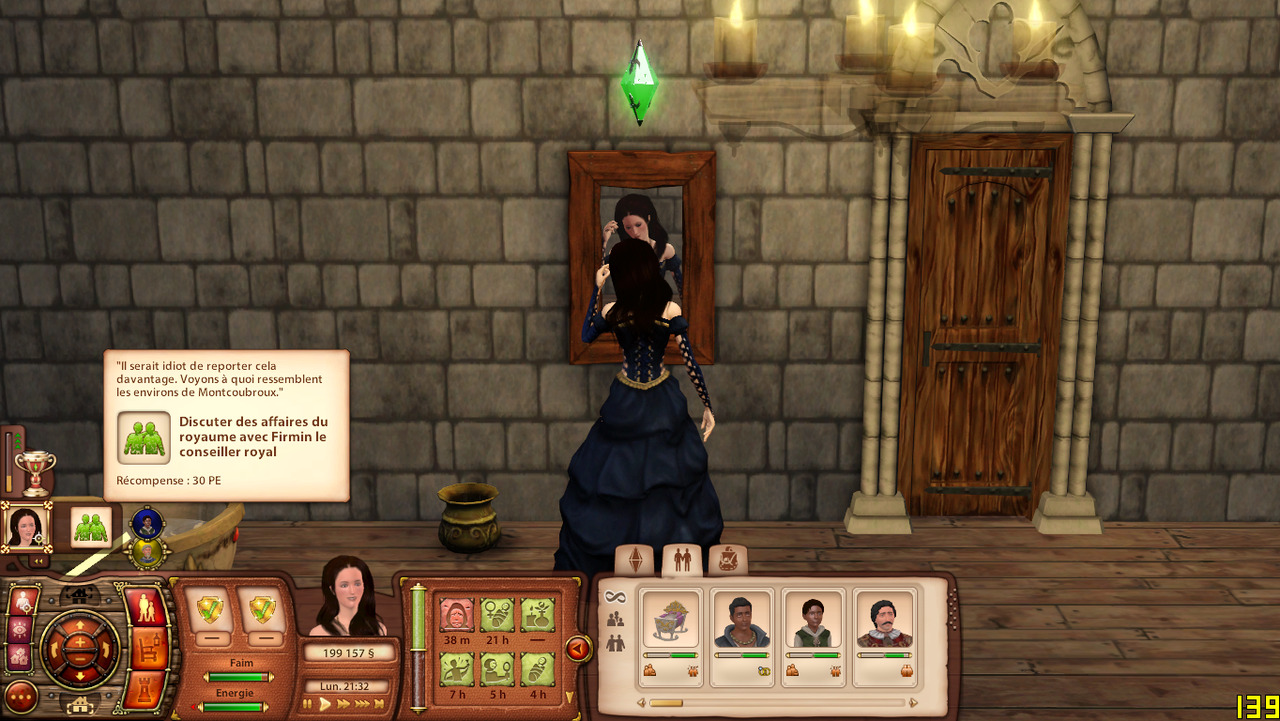The image size is (1280, 721).
Task: Collapse panel with the red arrow button
Action: click(578, 650)
